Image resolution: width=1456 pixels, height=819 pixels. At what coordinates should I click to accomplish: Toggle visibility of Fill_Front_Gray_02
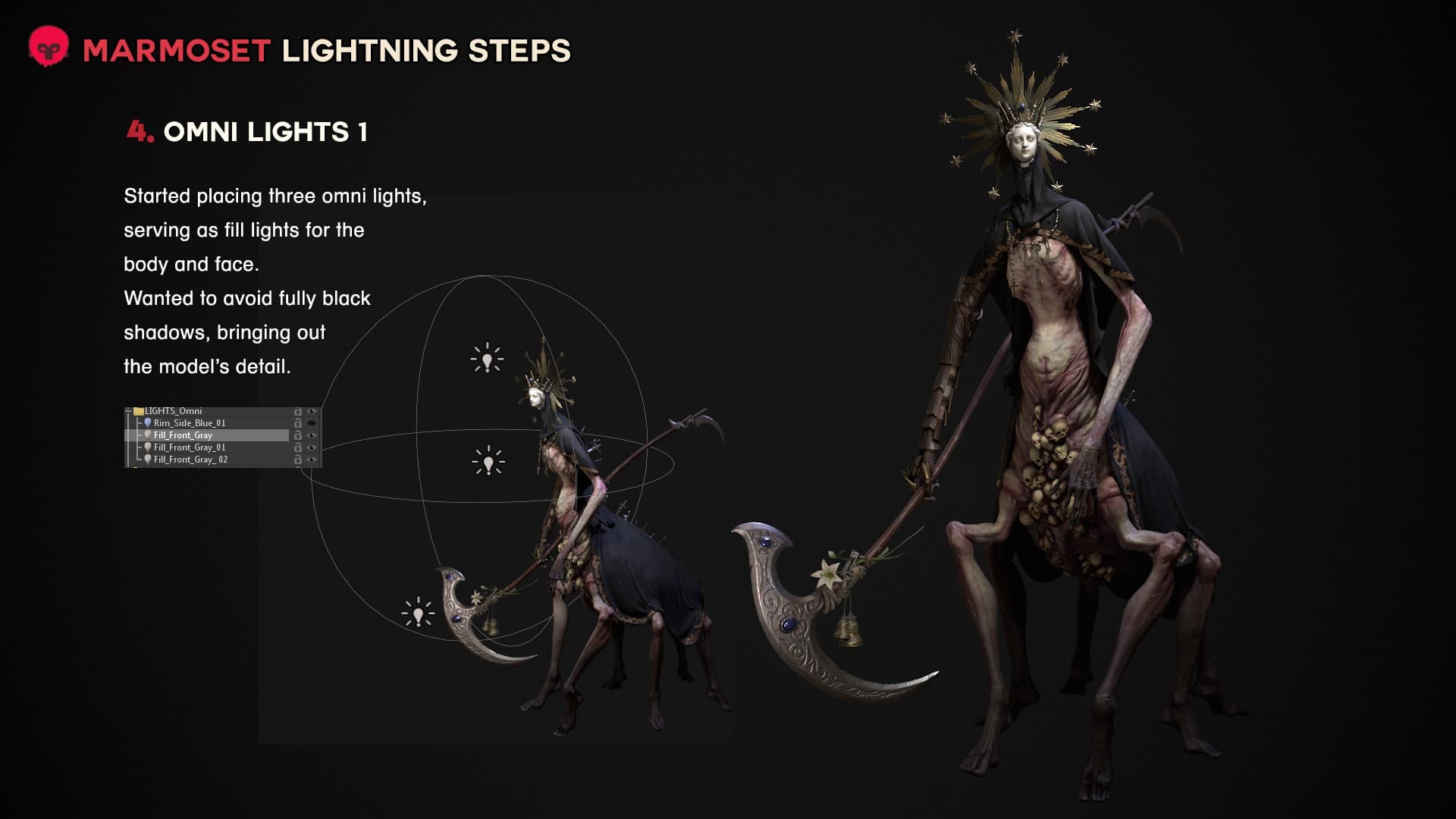click(x=312, y=460)
